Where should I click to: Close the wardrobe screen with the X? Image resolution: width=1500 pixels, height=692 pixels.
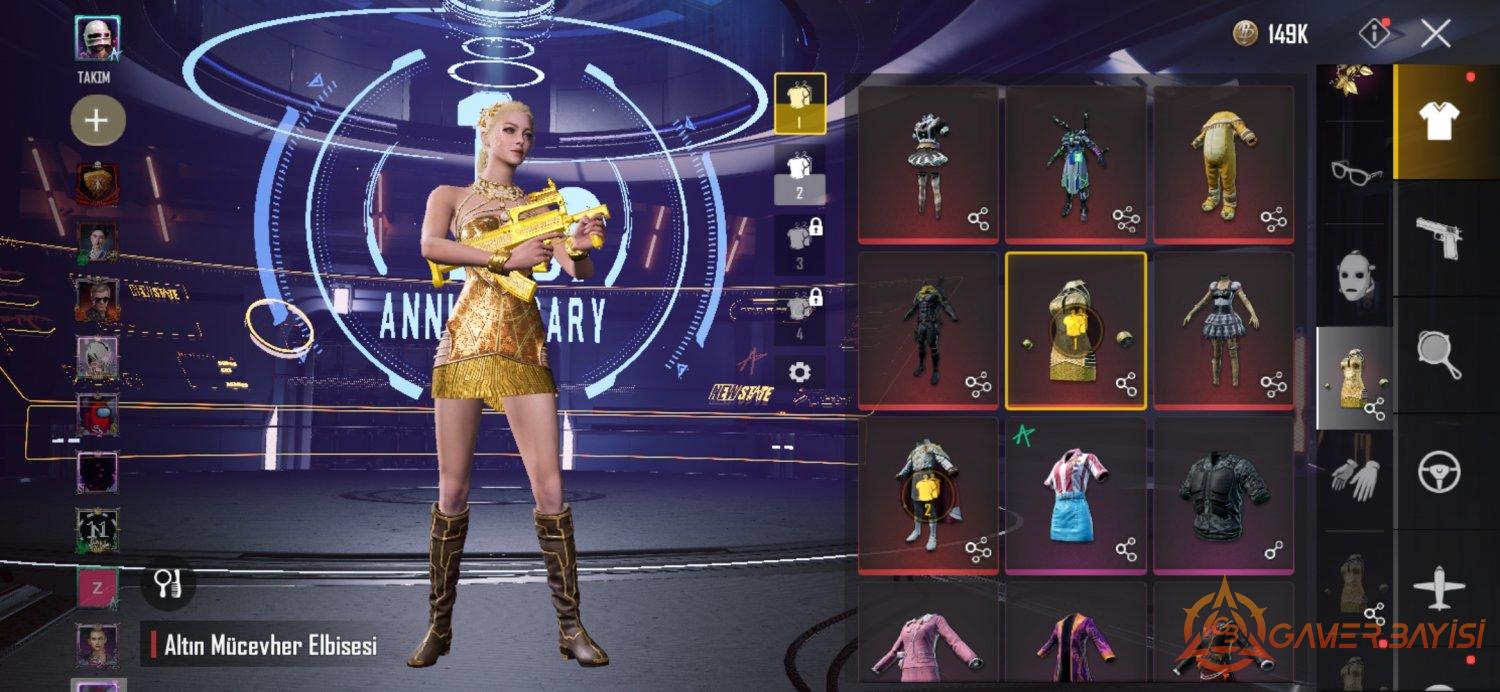(x=1436, y=34)
